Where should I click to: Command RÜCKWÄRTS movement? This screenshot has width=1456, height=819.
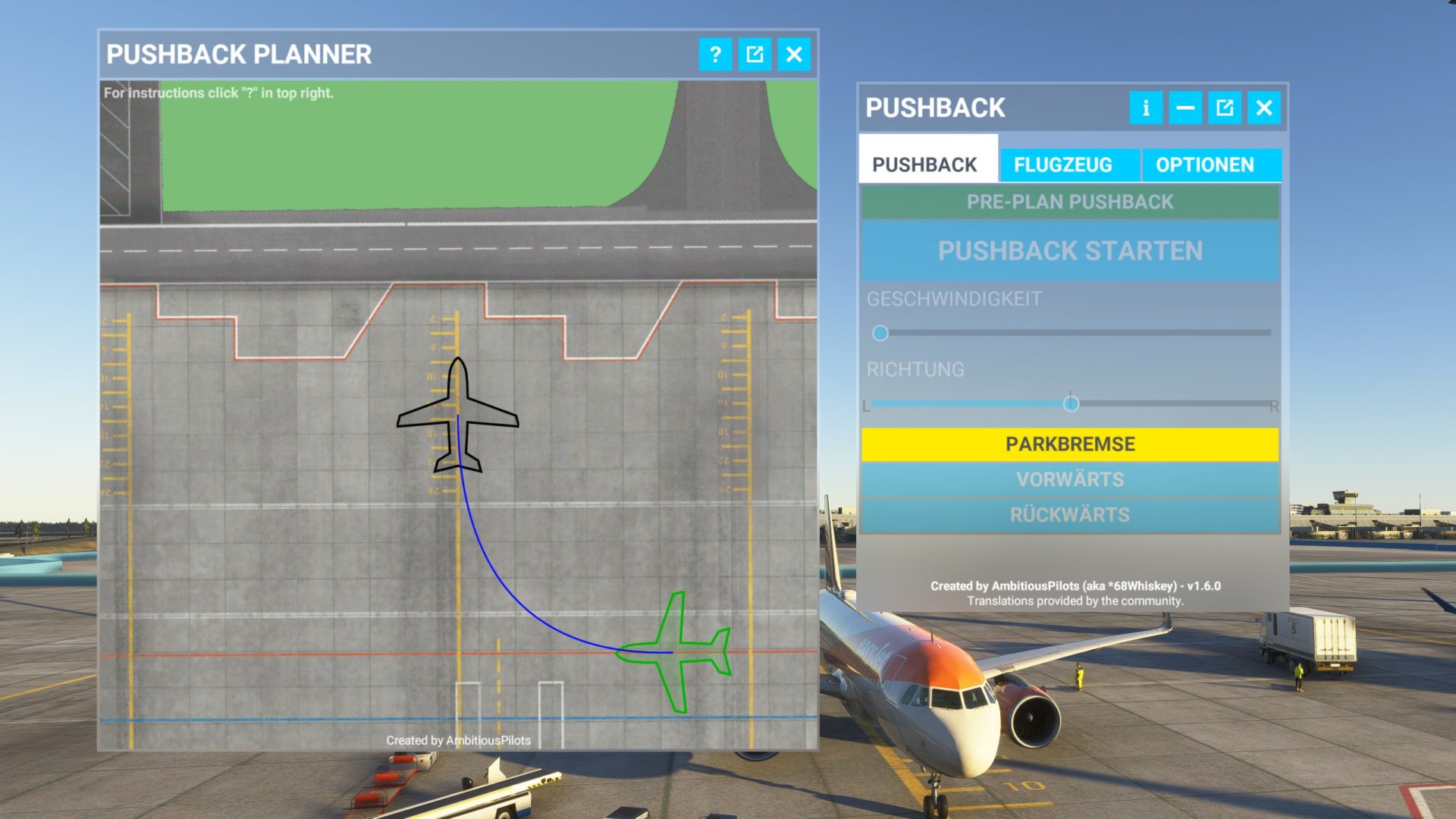[1071, 514]
